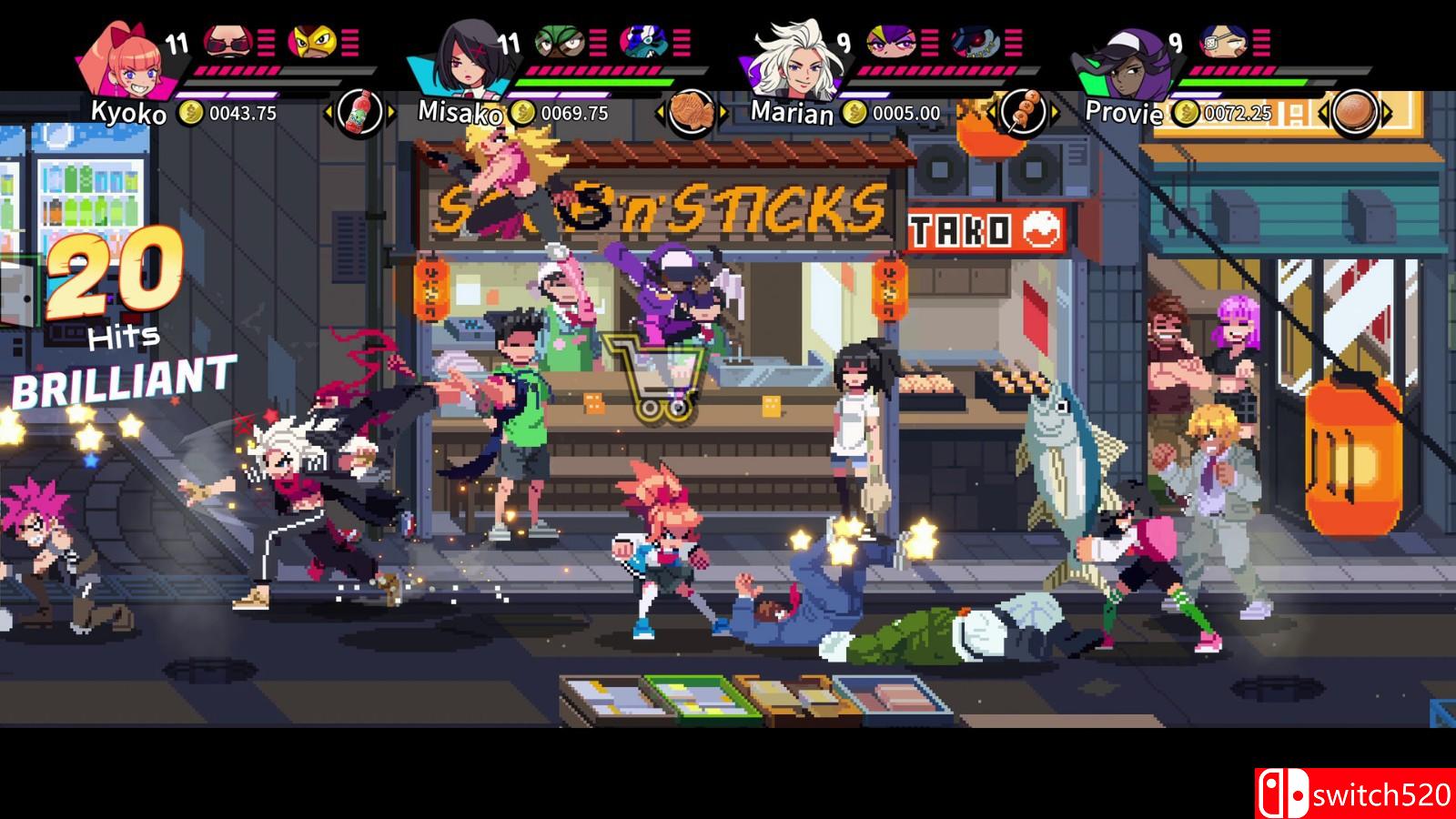
Task: Call Misako's blue wolf recruit
Action: [642, 42]
